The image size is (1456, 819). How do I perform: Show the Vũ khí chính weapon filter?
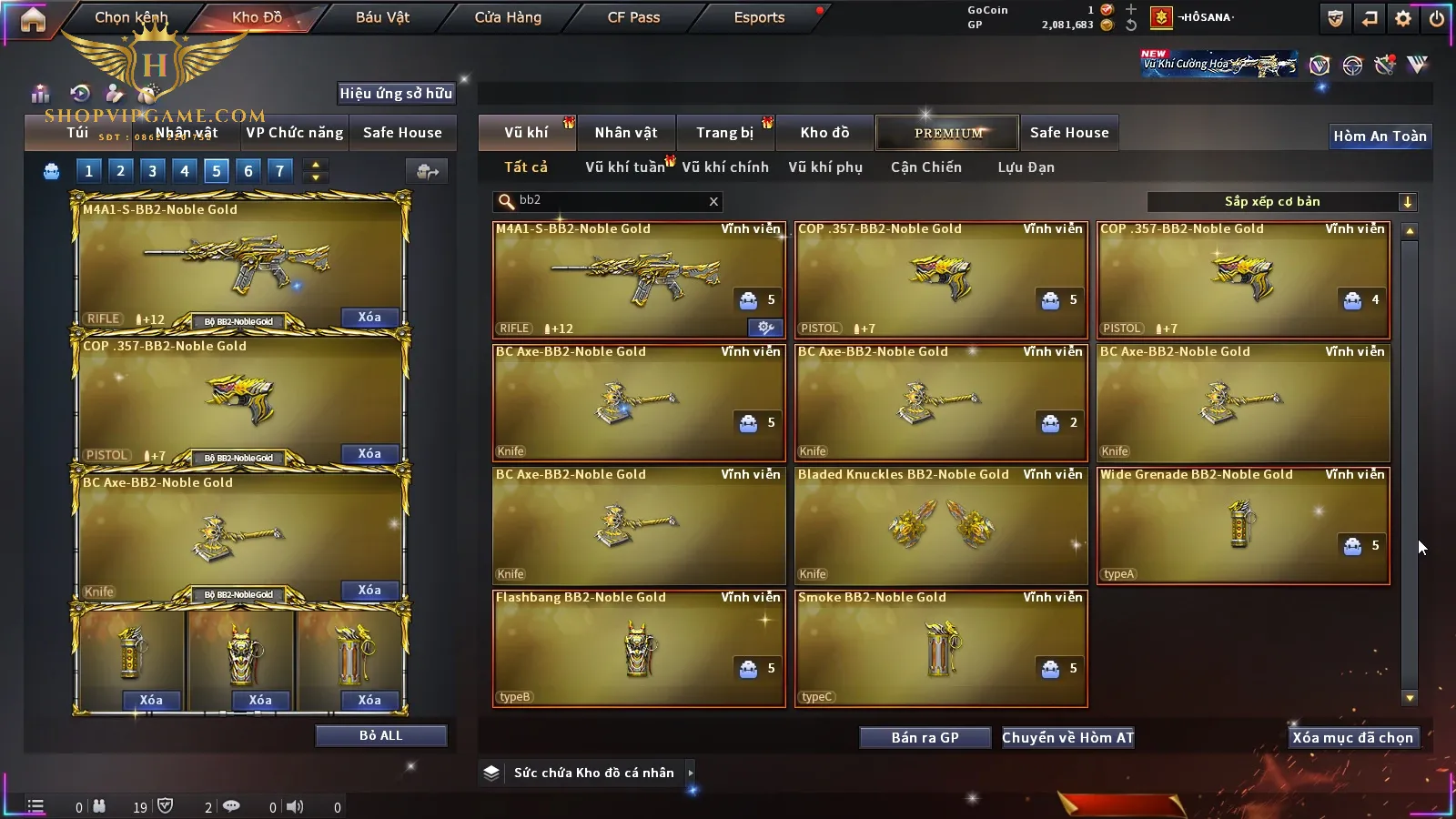tap(724, 167)
